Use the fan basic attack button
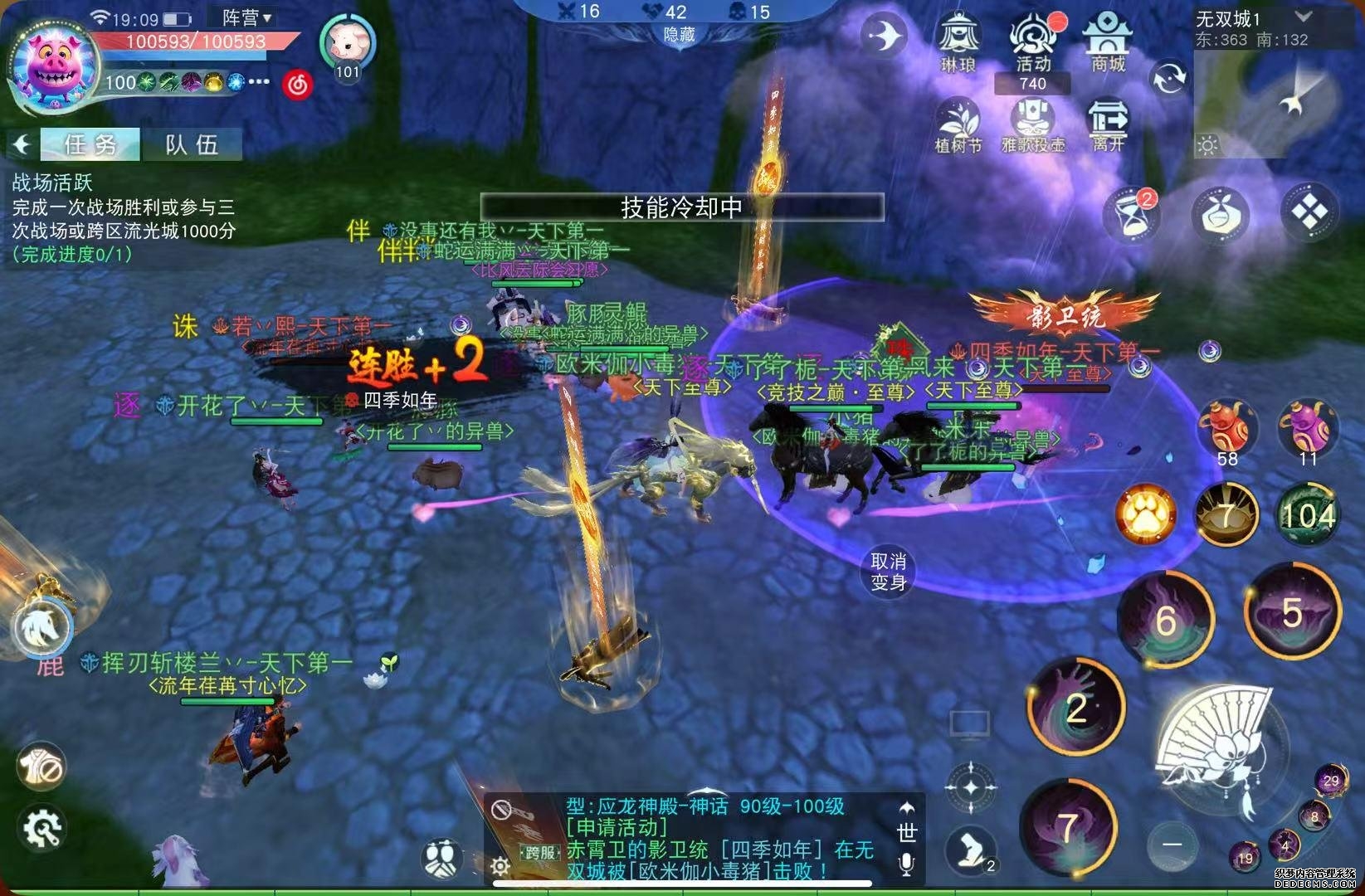 tap(1219, 745)
